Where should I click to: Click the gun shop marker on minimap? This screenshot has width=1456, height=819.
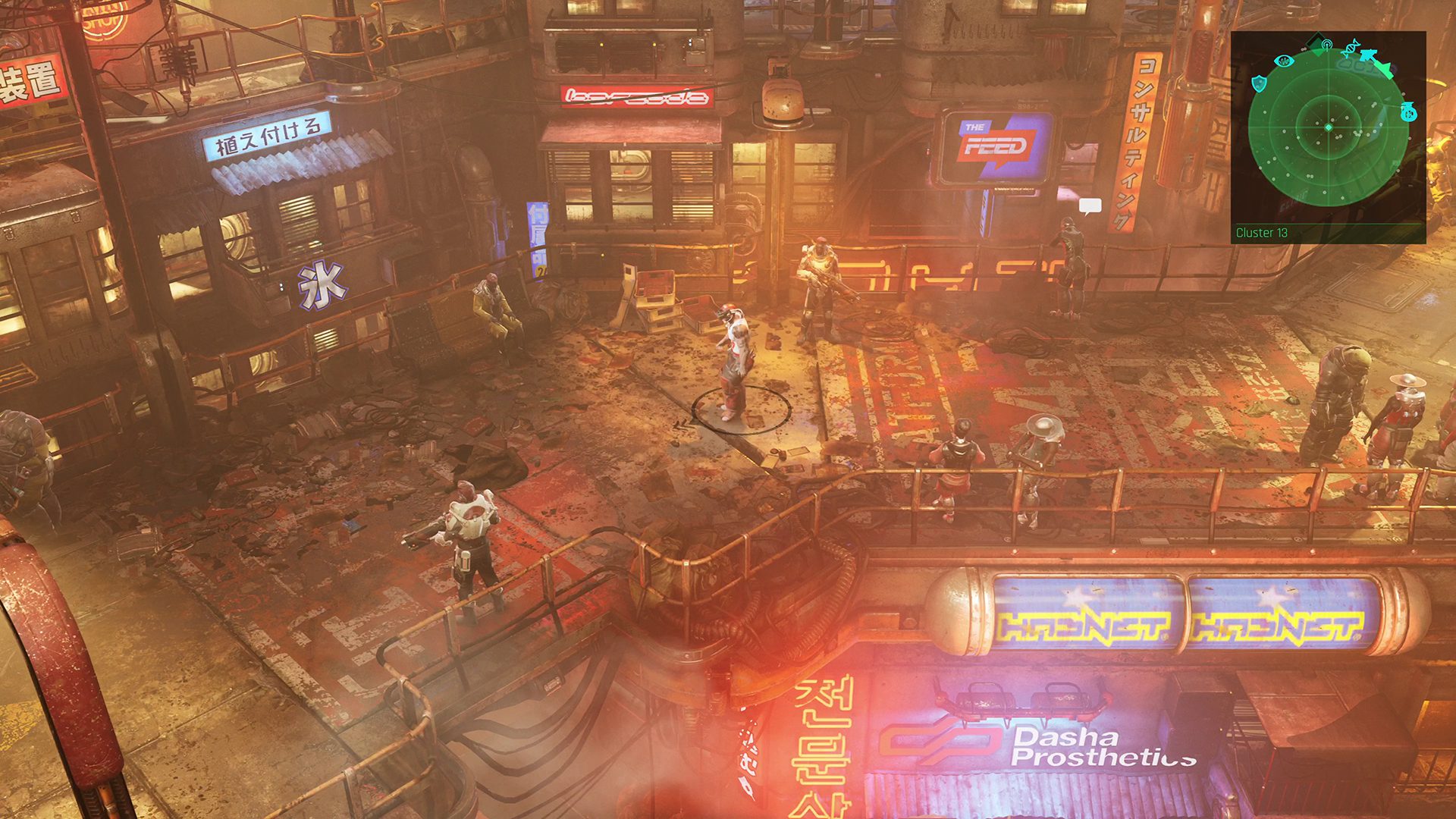click(x=1369, y=55)
